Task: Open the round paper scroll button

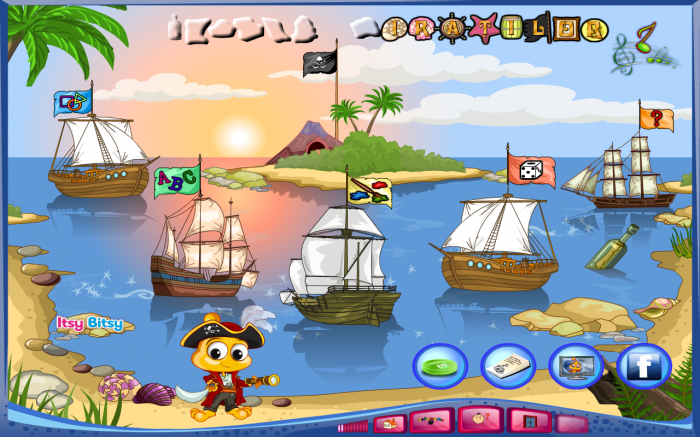Action: click(x=508, y=365)
